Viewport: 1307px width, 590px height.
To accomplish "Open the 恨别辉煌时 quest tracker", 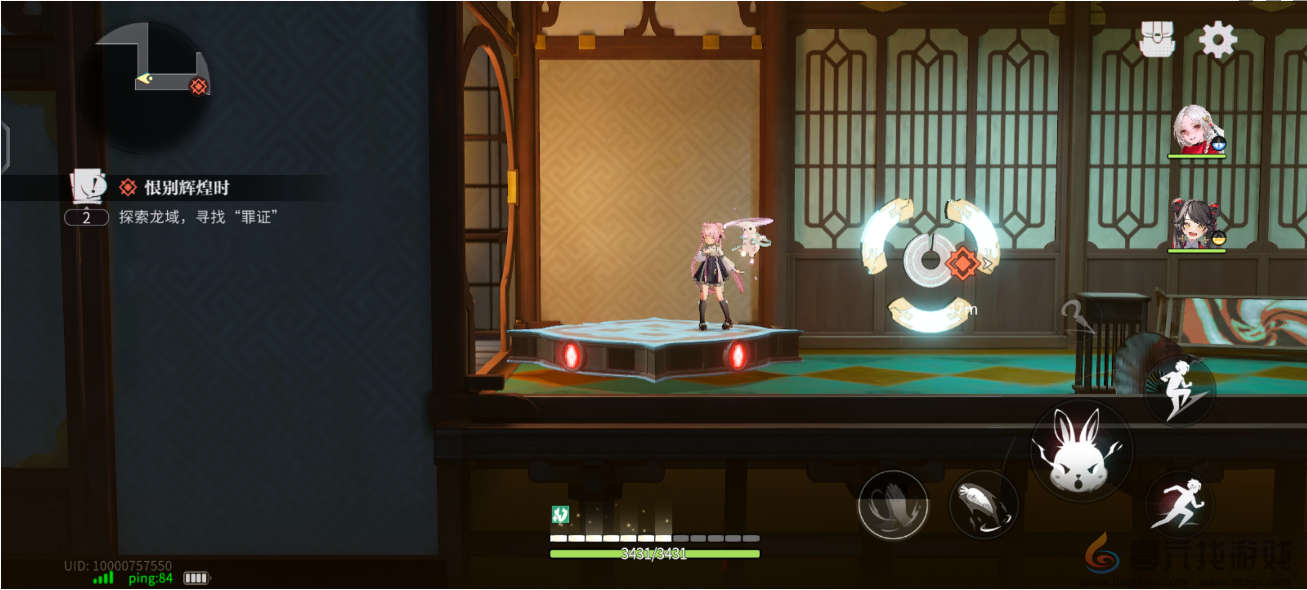I will pyautogui.click(x=187, y=187).
